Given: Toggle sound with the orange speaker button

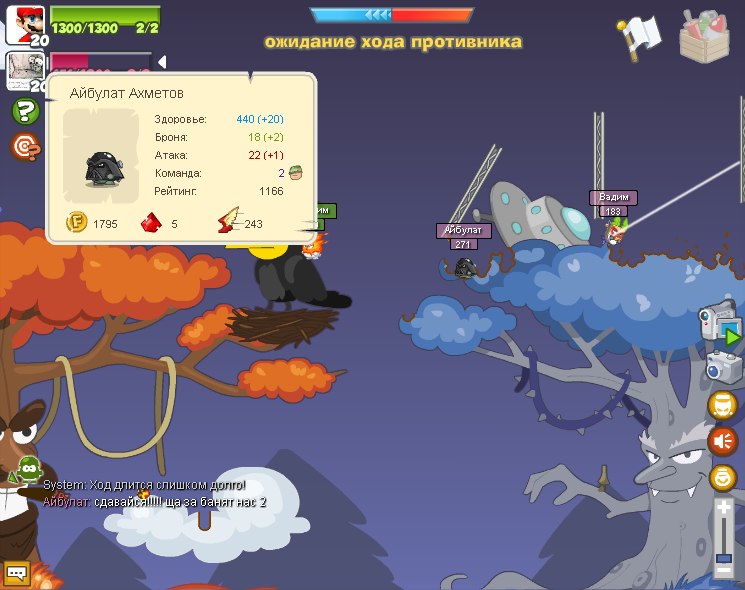Looking at the screenshot, I should [722, 440].
